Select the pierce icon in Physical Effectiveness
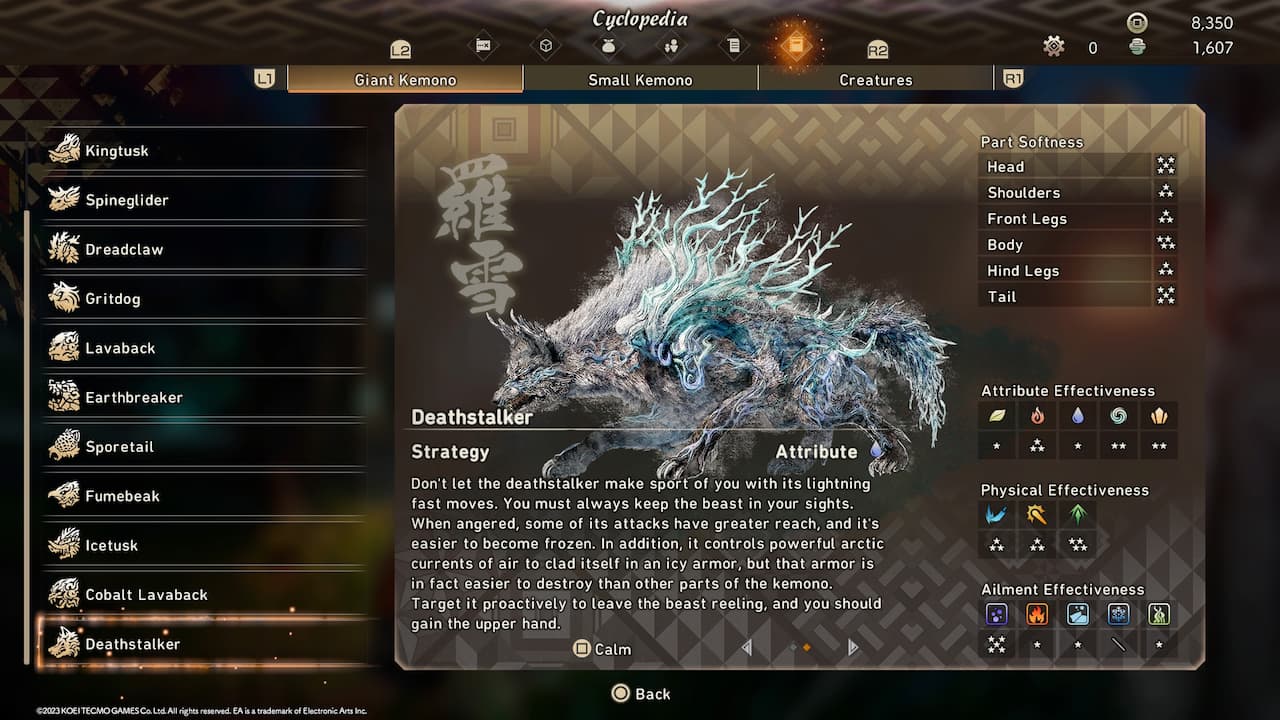The height and width of the screenshot is (720, 1280). (1077, 514)
